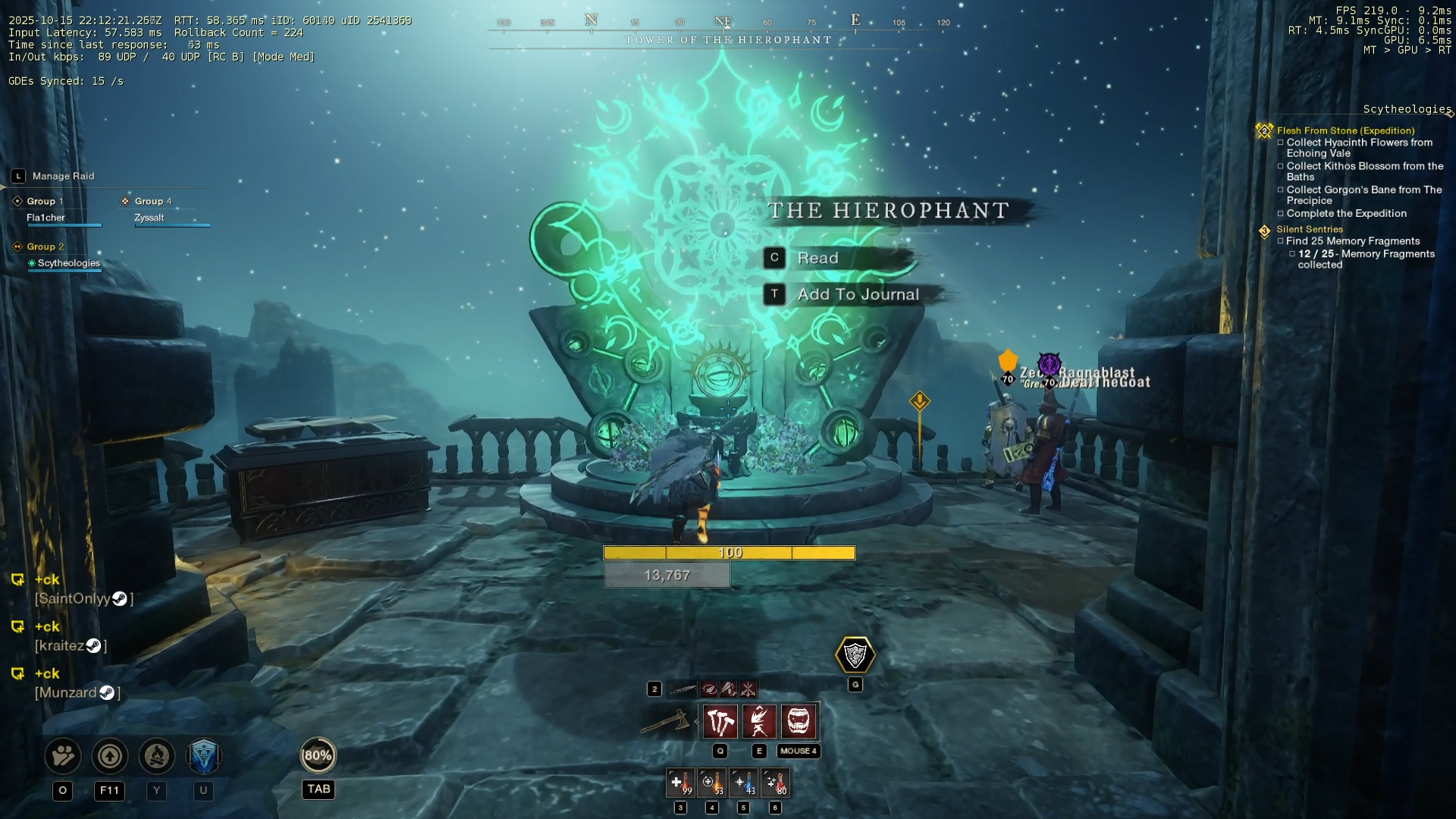Image resolution: width=1456 pixels, height=819 pixels.
Task: Activate the leaping strike ability
Action: point(759,722)
